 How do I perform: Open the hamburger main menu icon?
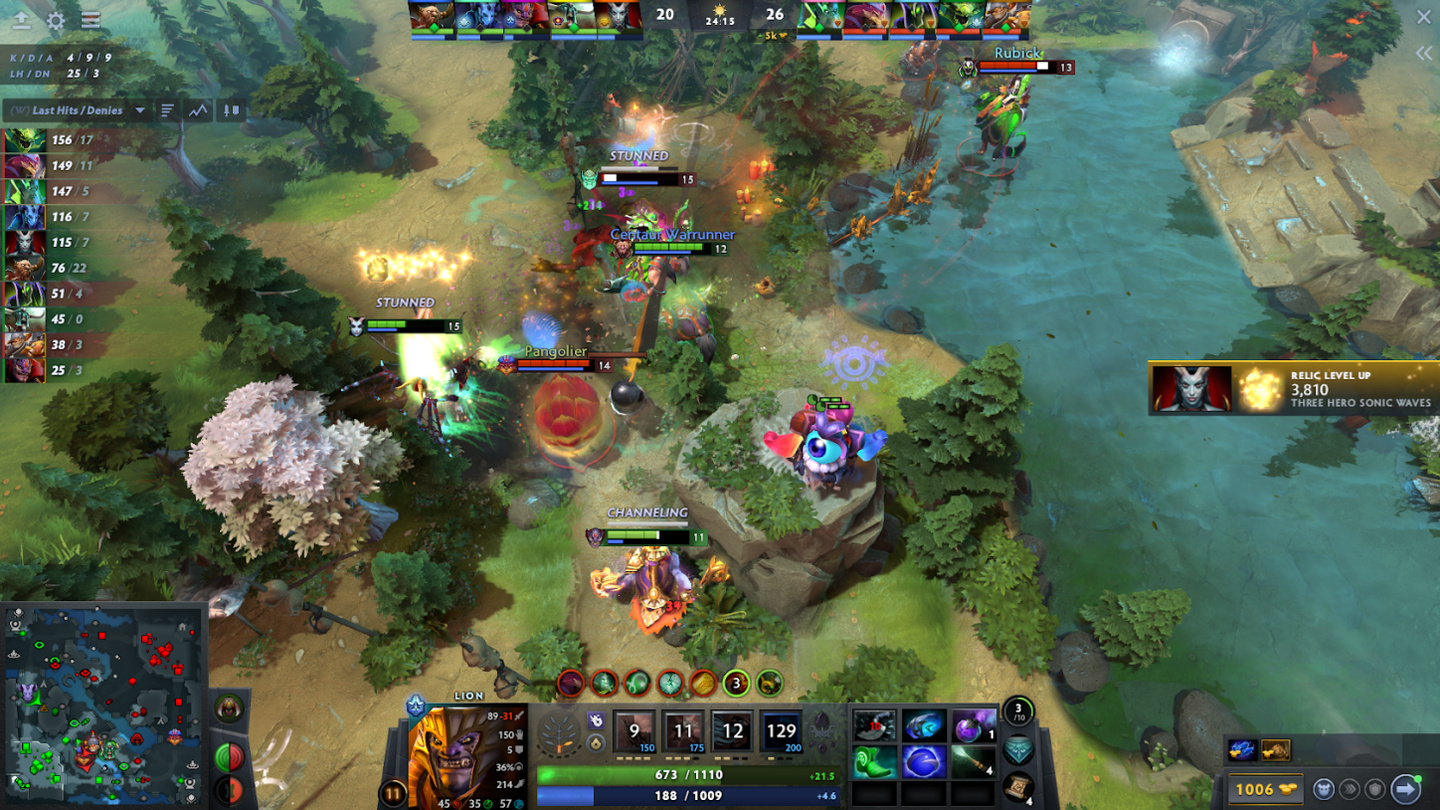90,20
